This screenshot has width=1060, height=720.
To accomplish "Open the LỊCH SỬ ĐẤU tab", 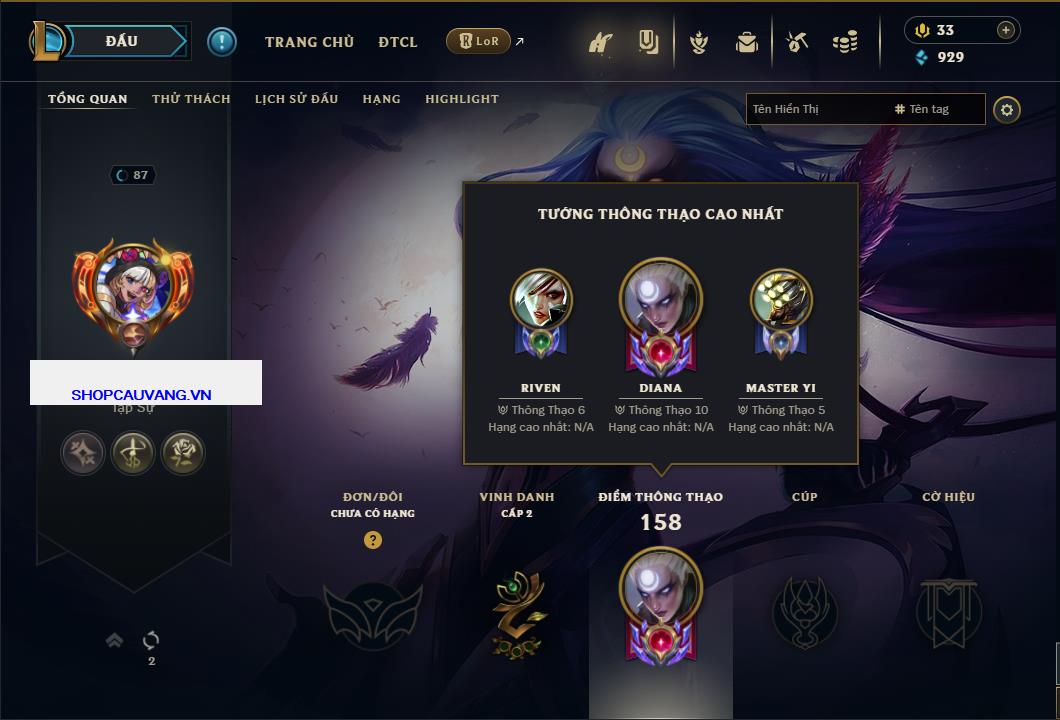I will pos(296,99).
